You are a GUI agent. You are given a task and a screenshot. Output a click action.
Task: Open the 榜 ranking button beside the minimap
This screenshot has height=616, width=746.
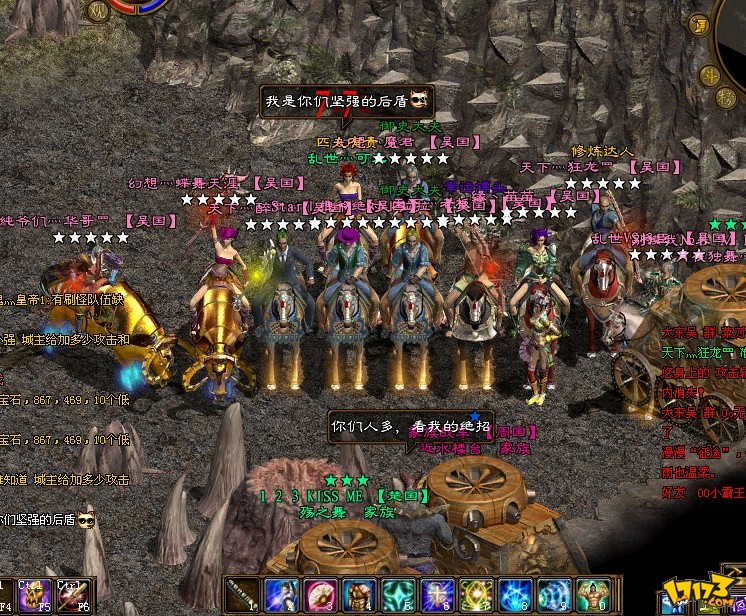pyautogui.click(x=727, y=97)
